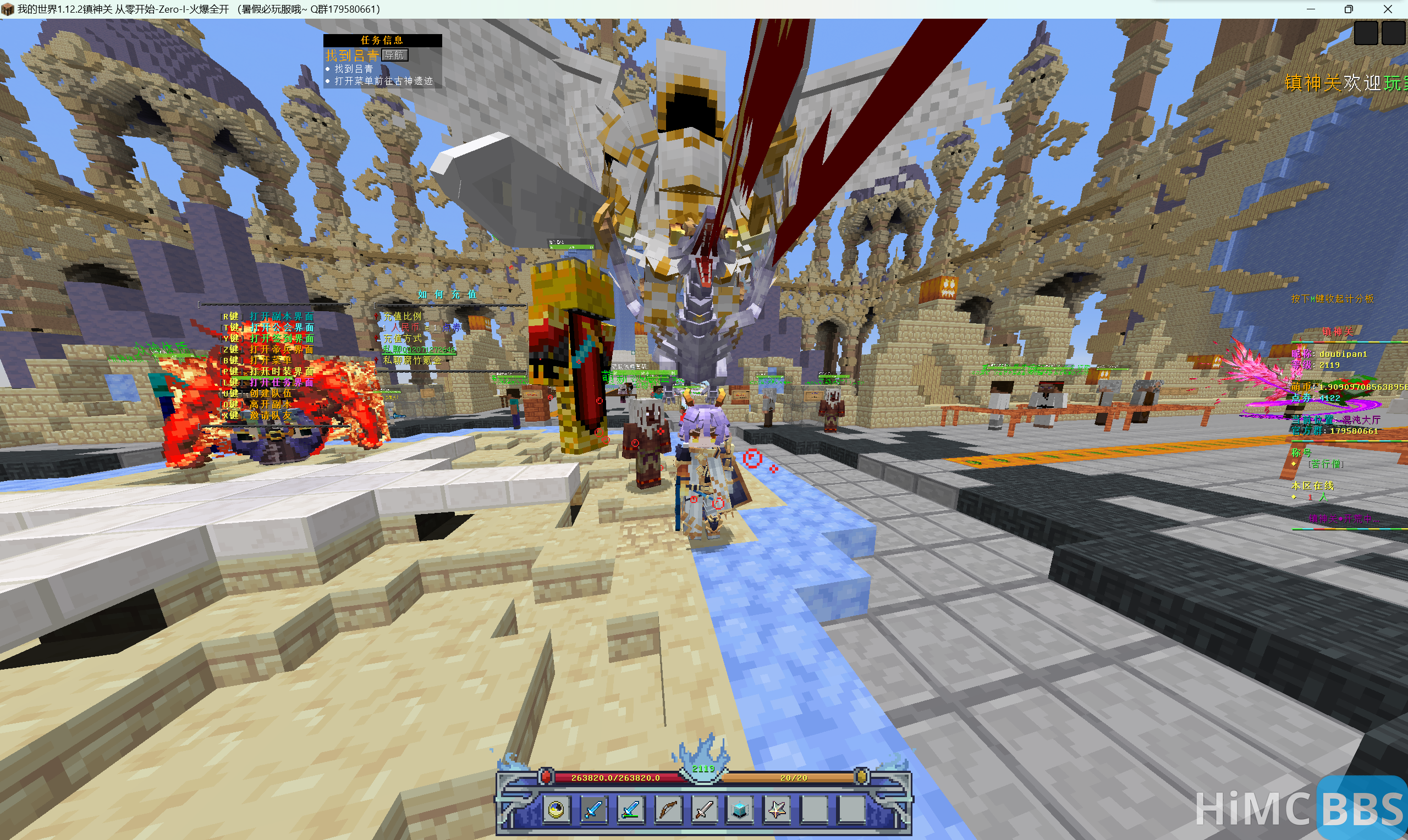Click the 导航 navigation button
This screenshot has width=1408, height=840.
[394, 55]
